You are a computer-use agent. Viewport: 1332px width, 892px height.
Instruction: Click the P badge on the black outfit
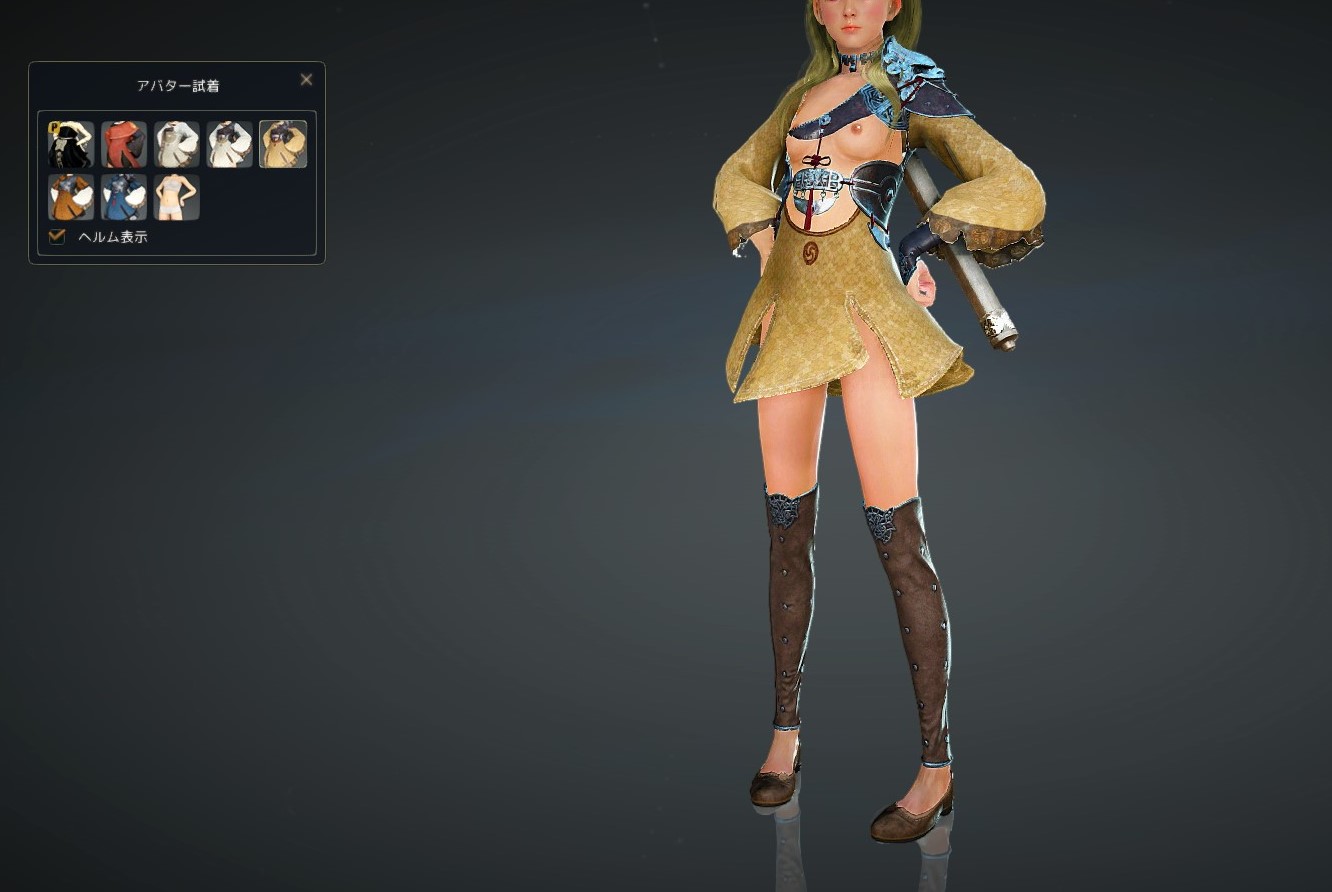click(x=55, y=127)
